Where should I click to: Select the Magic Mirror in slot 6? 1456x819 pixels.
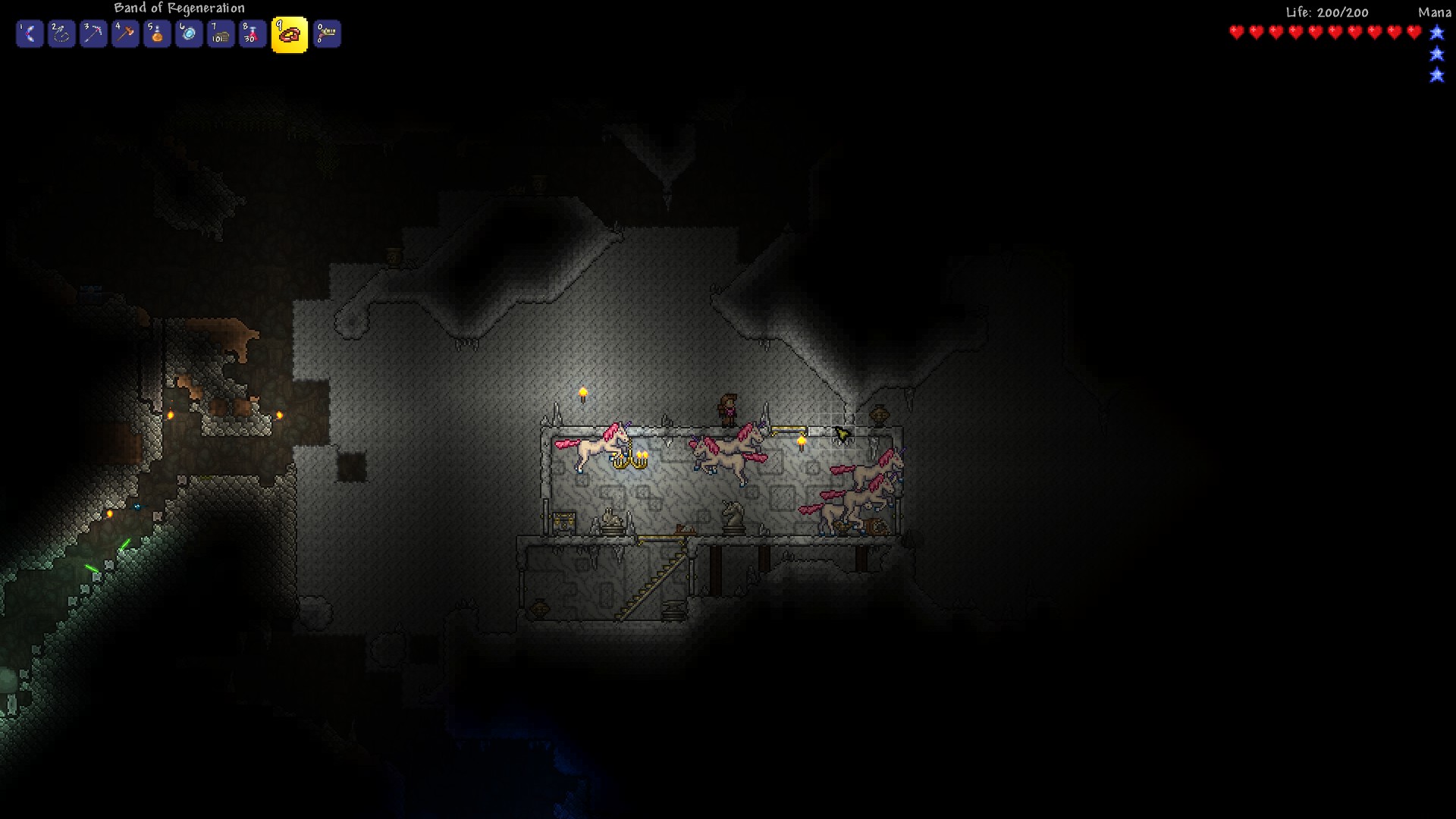(x=189, y=33)
